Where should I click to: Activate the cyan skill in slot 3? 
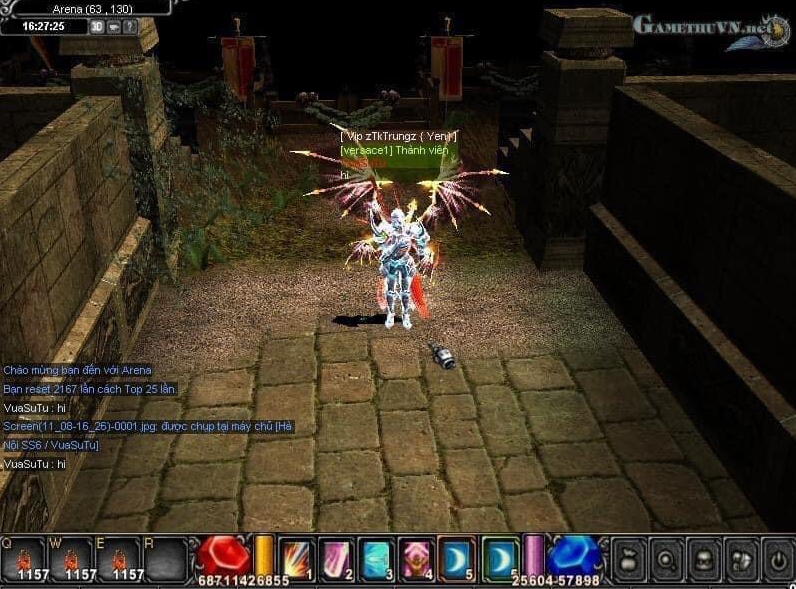377,556
